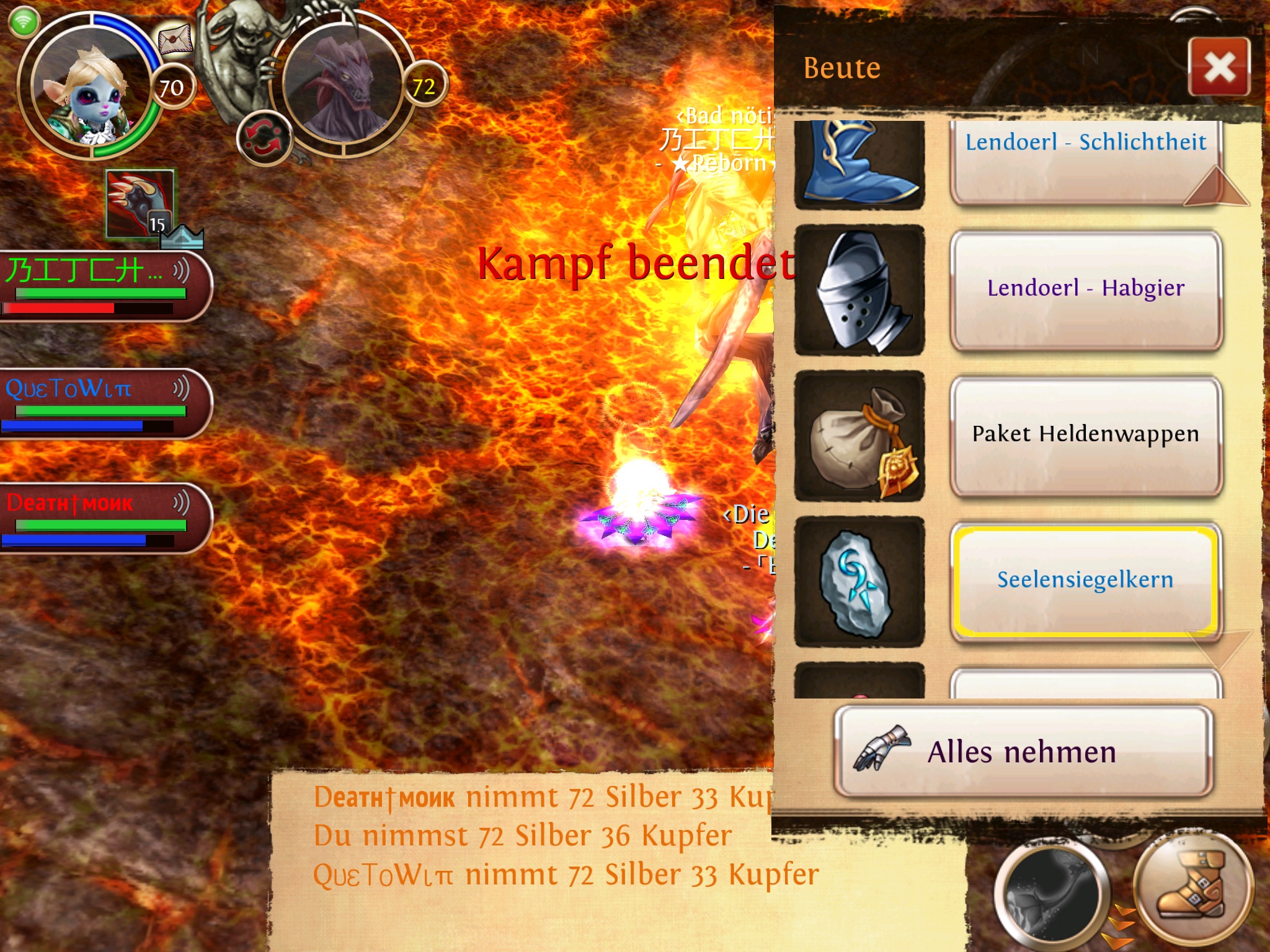This screenshot has width=1270, height=952.
Task: Tap the claw buff icon
Action: (140, 203)
